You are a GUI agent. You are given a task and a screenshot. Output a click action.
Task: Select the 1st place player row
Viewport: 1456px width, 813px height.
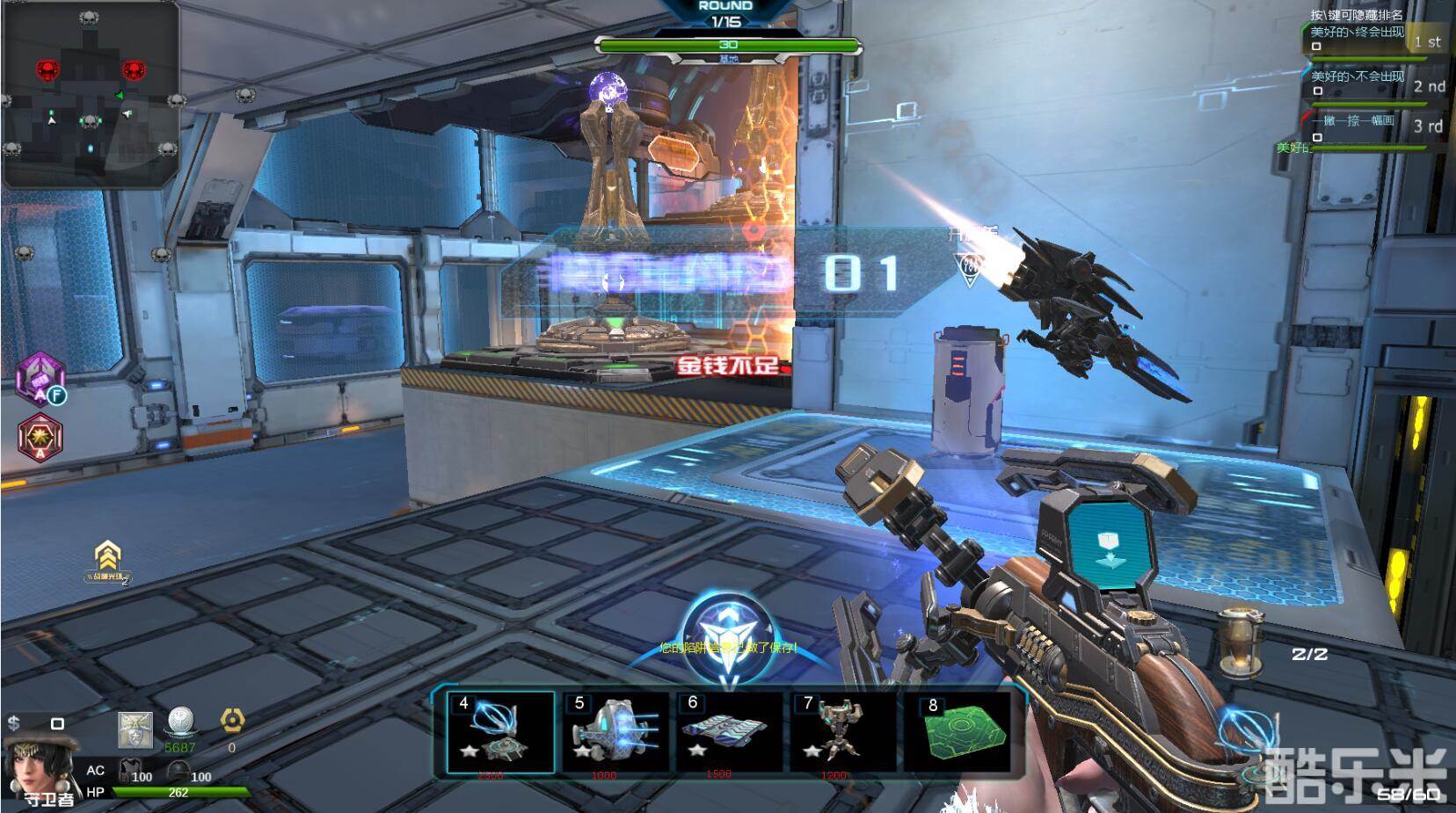tap(1373, 39)
